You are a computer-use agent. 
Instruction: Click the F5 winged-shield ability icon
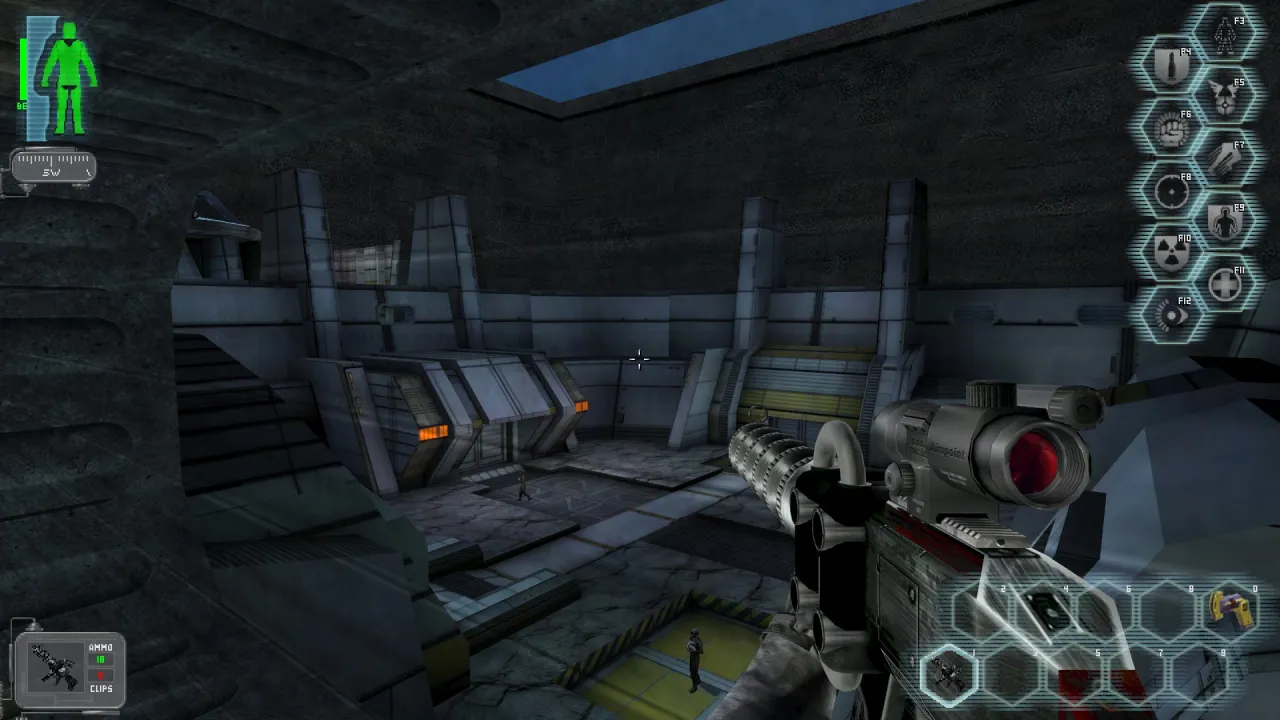(1224, 94)
